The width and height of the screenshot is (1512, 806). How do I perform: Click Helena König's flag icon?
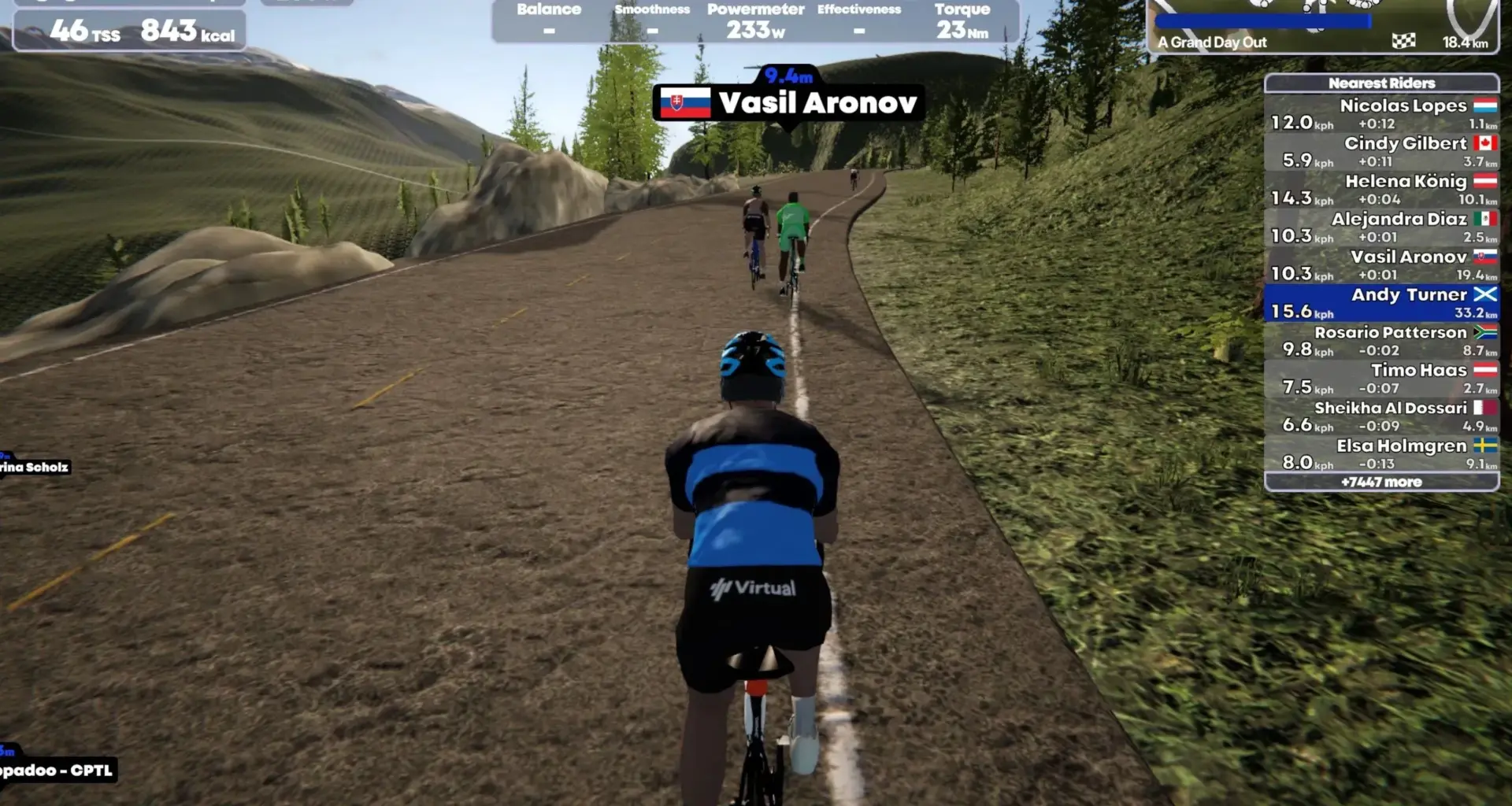click(x=1484, y=181)
